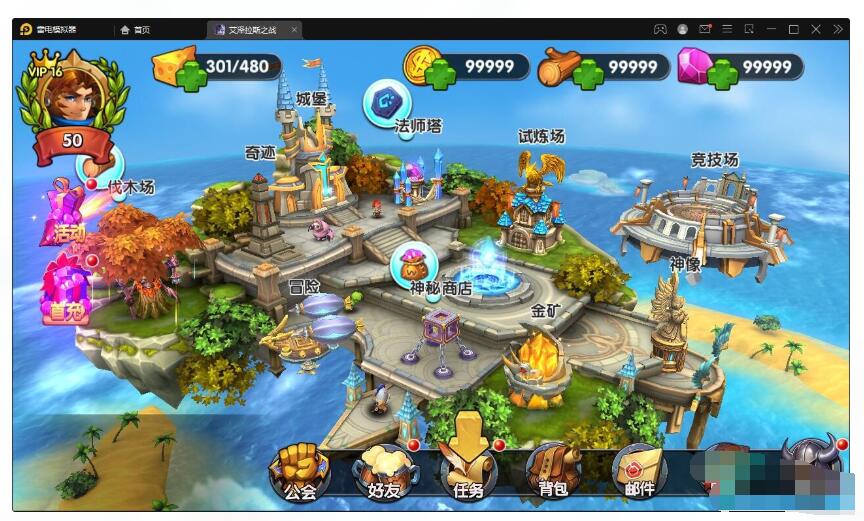Enter the 竞技场 arena
This screenshot has height=521, width=864.
pyautogui.click(x=700, y=215)
